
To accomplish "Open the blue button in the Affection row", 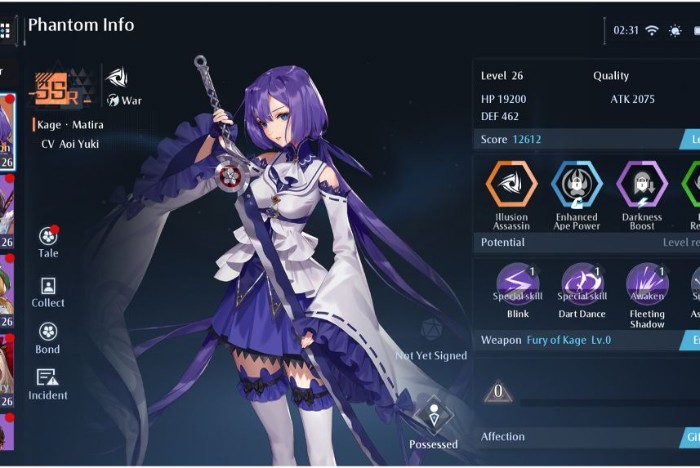I will pos(690,437).
